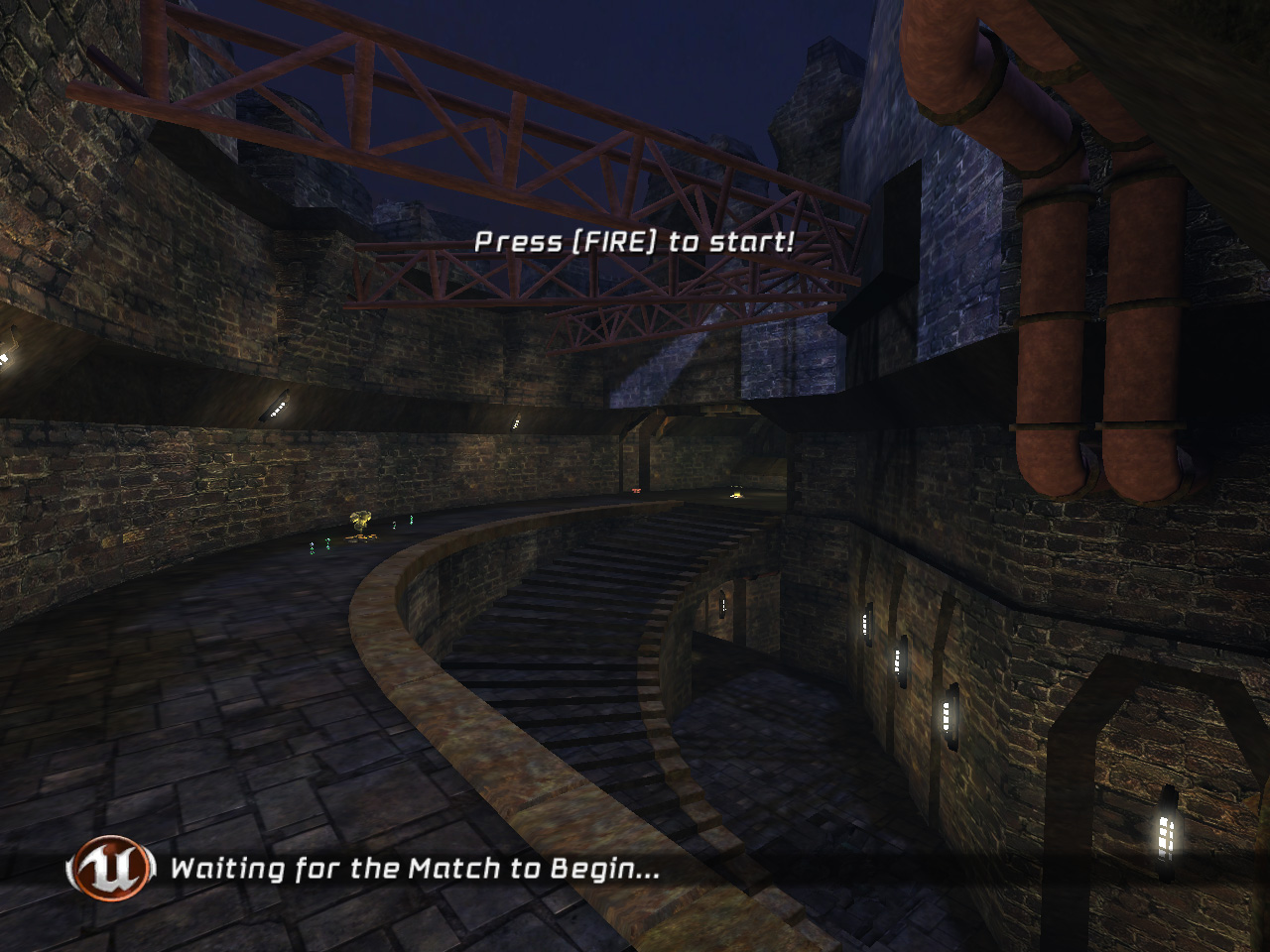Viewport: 1270px width, 952px height.
Task: Click the red ammo pack near the ledge
Action: coord(635,491)
